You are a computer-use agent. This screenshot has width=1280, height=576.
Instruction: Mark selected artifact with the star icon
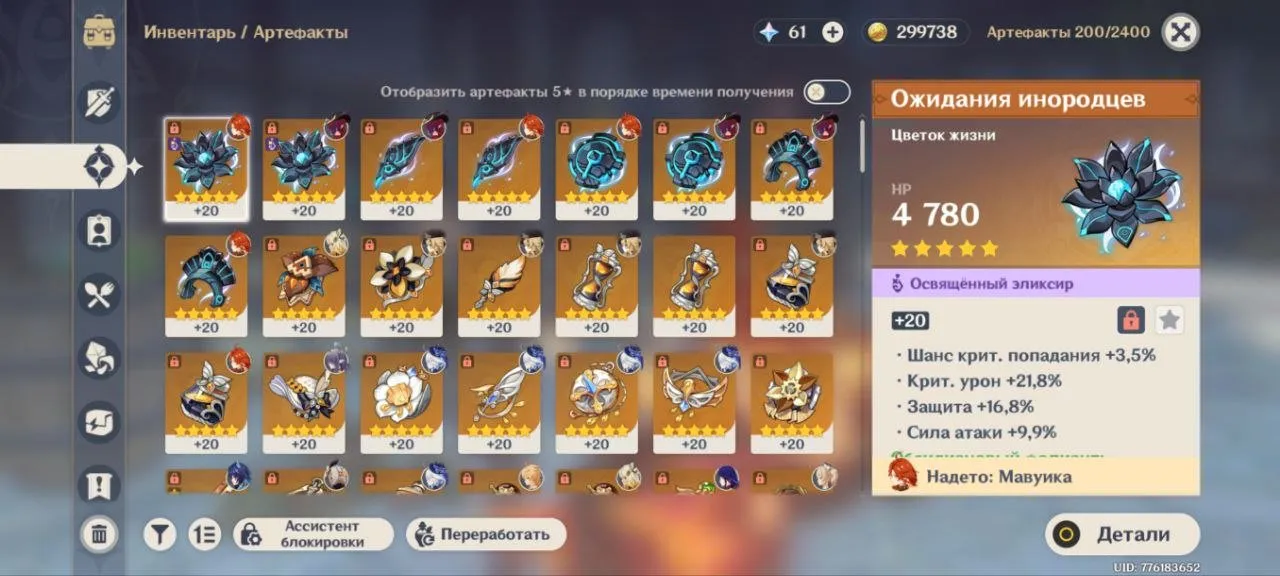1169,320
